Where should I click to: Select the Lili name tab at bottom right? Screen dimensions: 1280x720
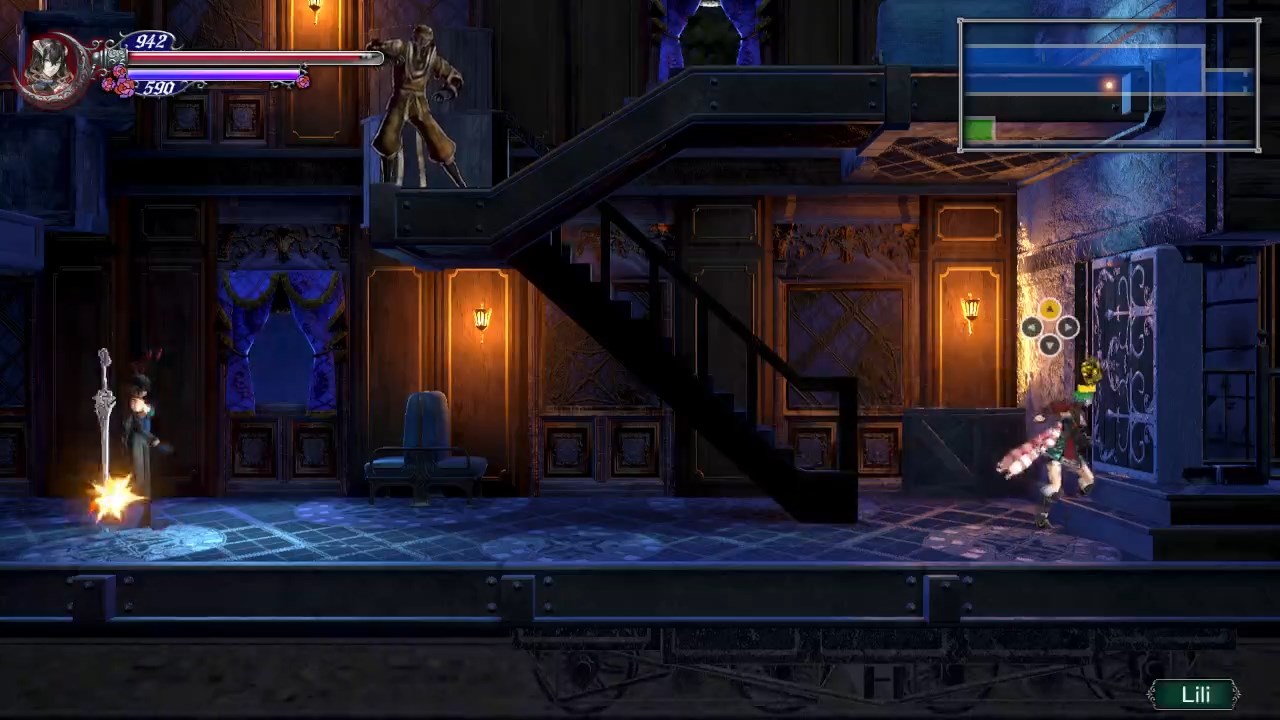pos(1196,694)
